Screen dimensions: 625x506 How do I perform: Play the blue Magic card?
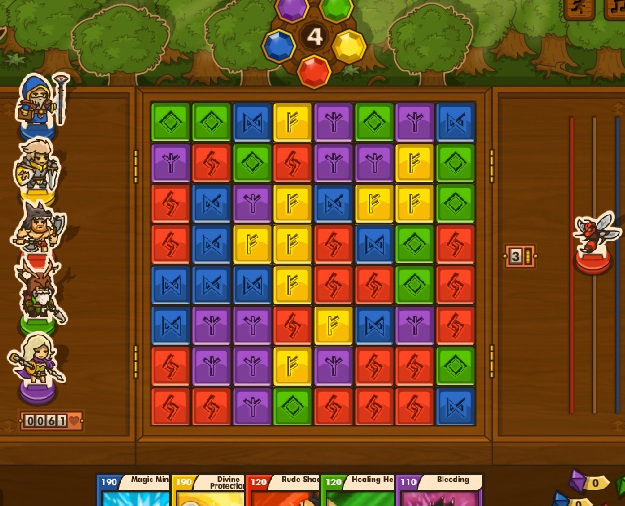[134, 491]
